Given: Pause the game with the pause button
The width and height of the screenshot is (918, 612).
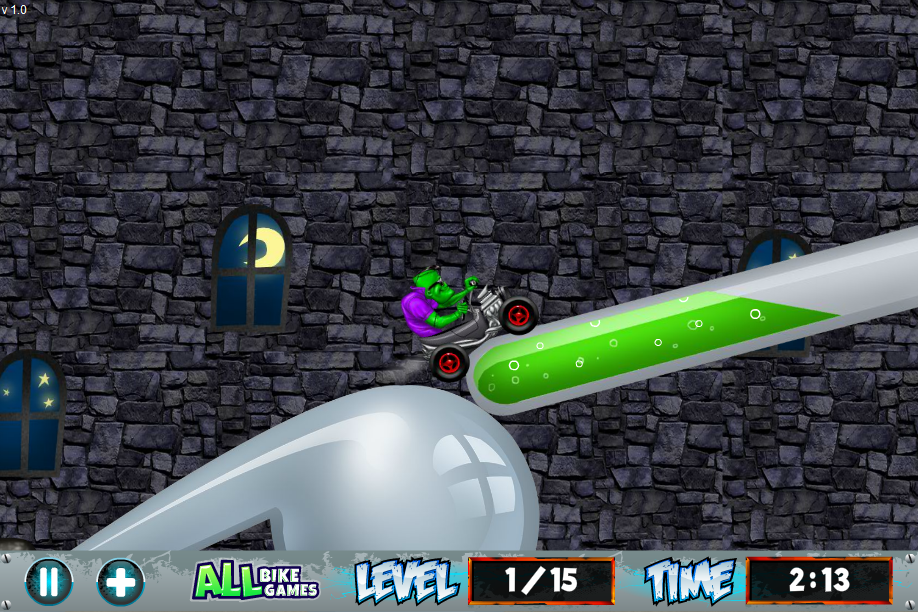Looking at the screenshot, I should click(49, 581).
